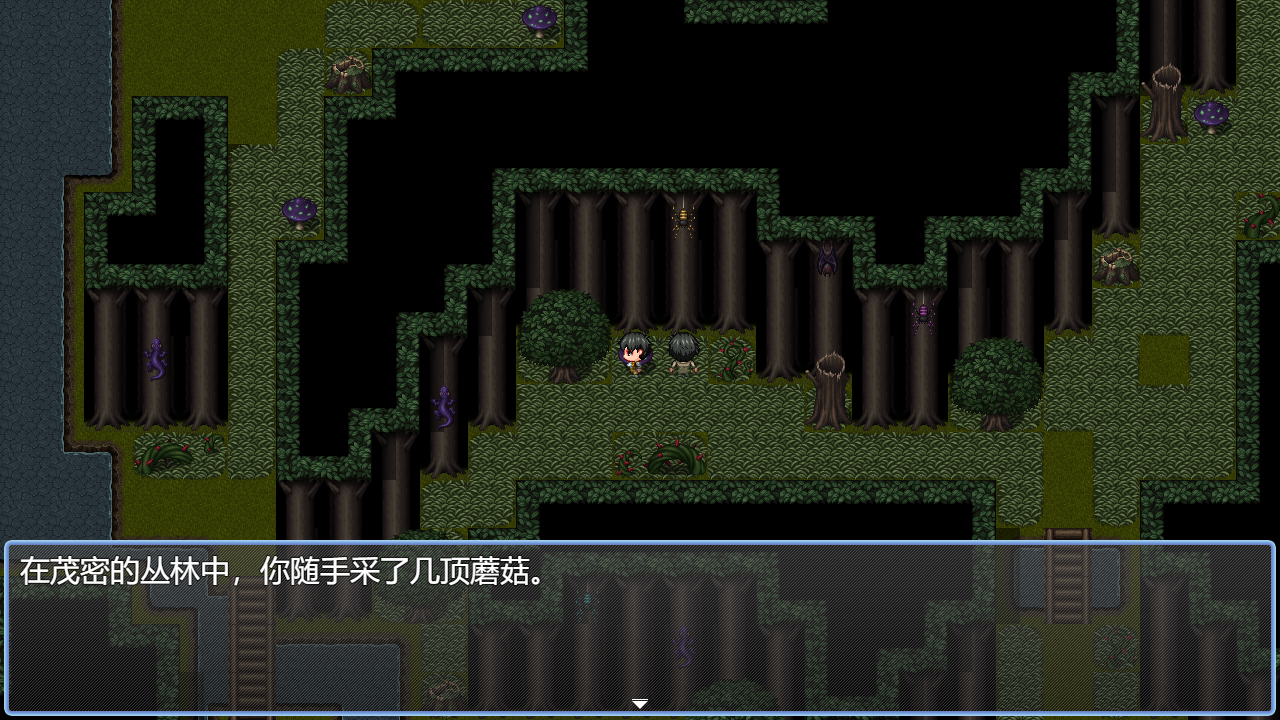Viewport: 1280px width, 720px height.
Task: Click the player character with purple cloak
Action: pyautogui.click(x=634, y=355)
